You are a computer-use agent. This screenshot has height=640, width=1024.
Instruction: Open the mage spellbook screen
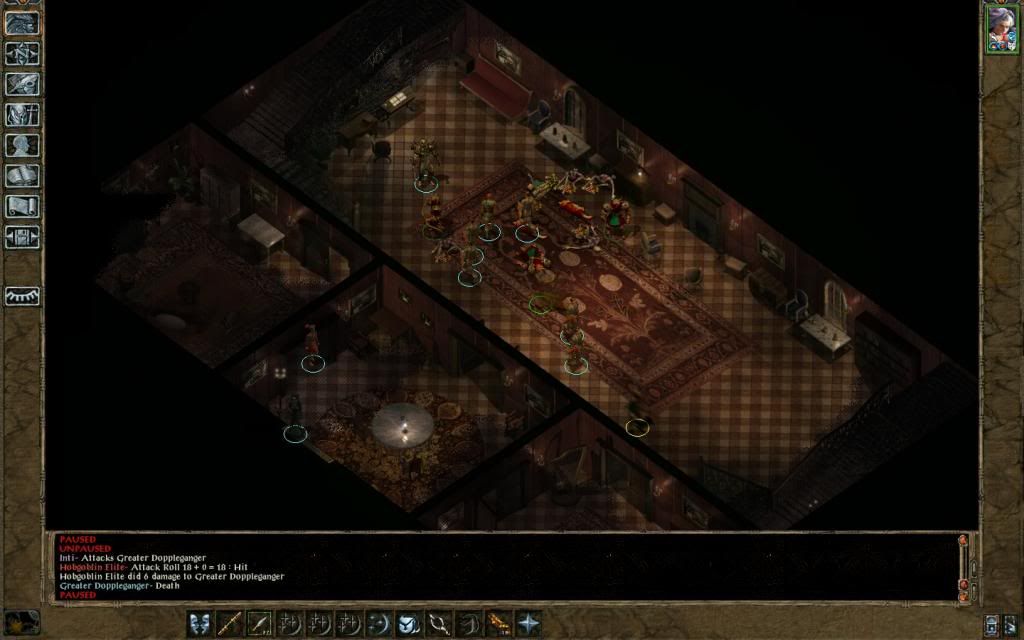pos(22,176)
